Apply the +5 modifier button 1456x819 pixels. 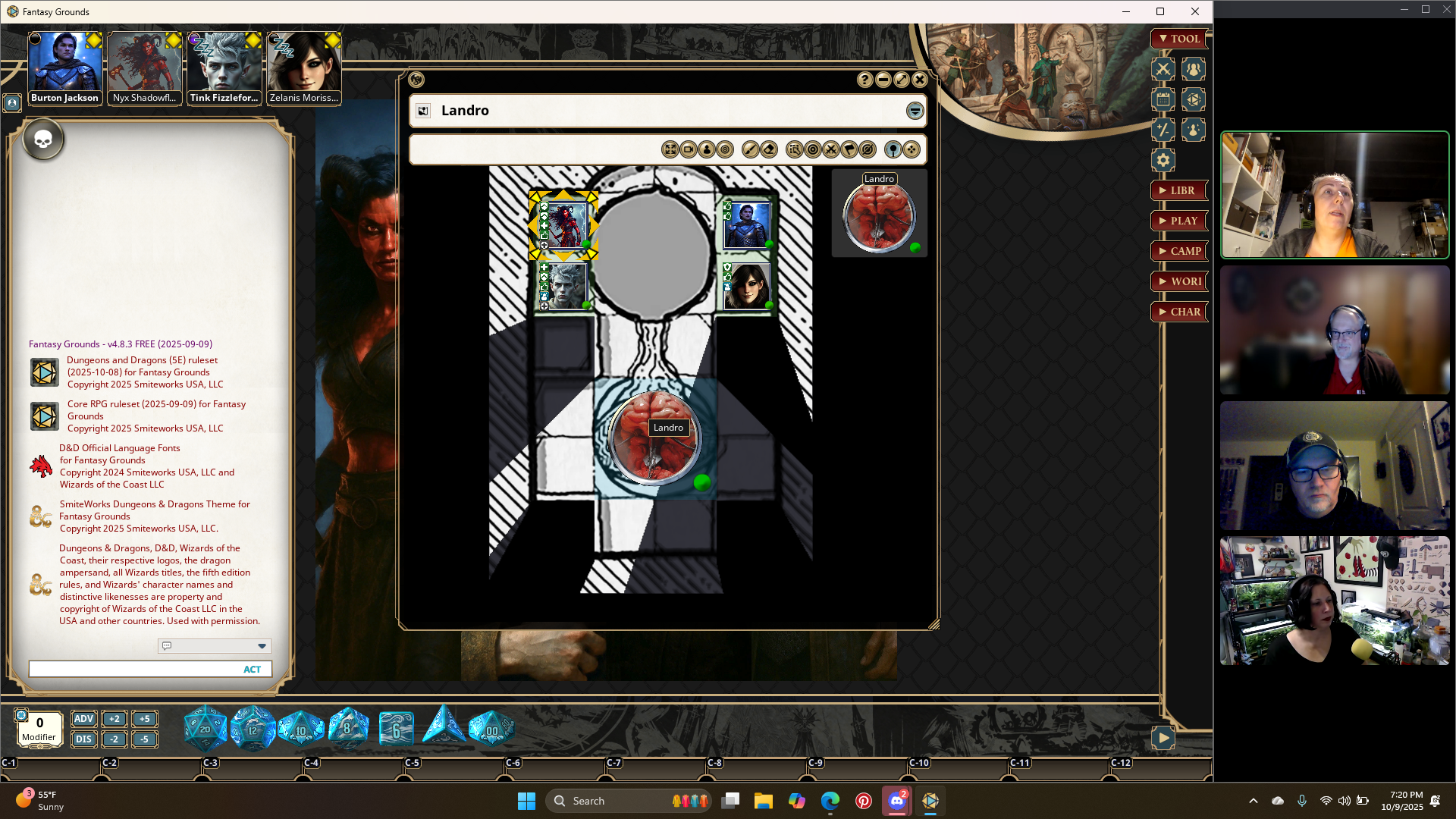click(x=144, y=719)
